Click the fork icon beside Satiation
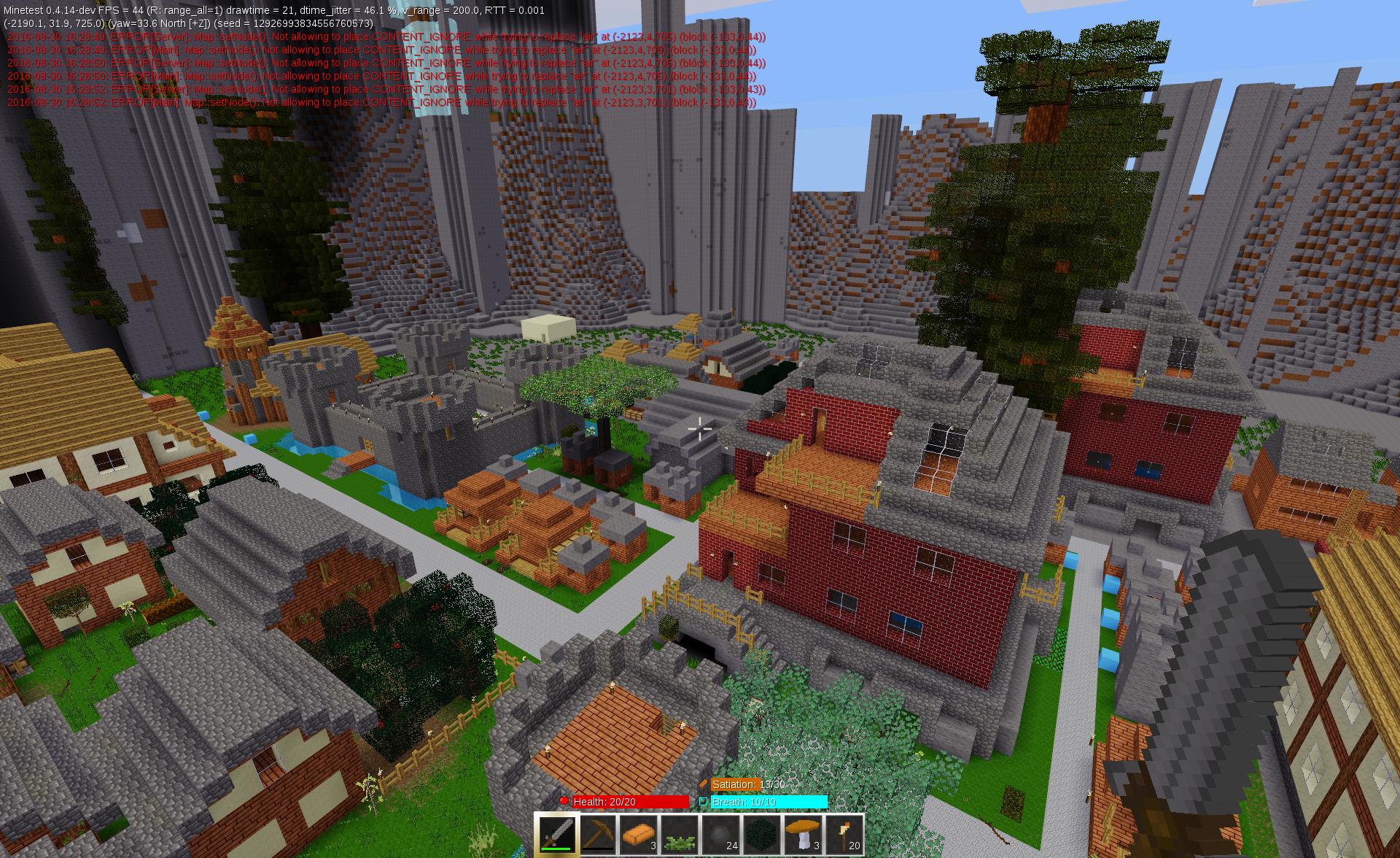This screenshot has height=858, width=1400. 704,784
